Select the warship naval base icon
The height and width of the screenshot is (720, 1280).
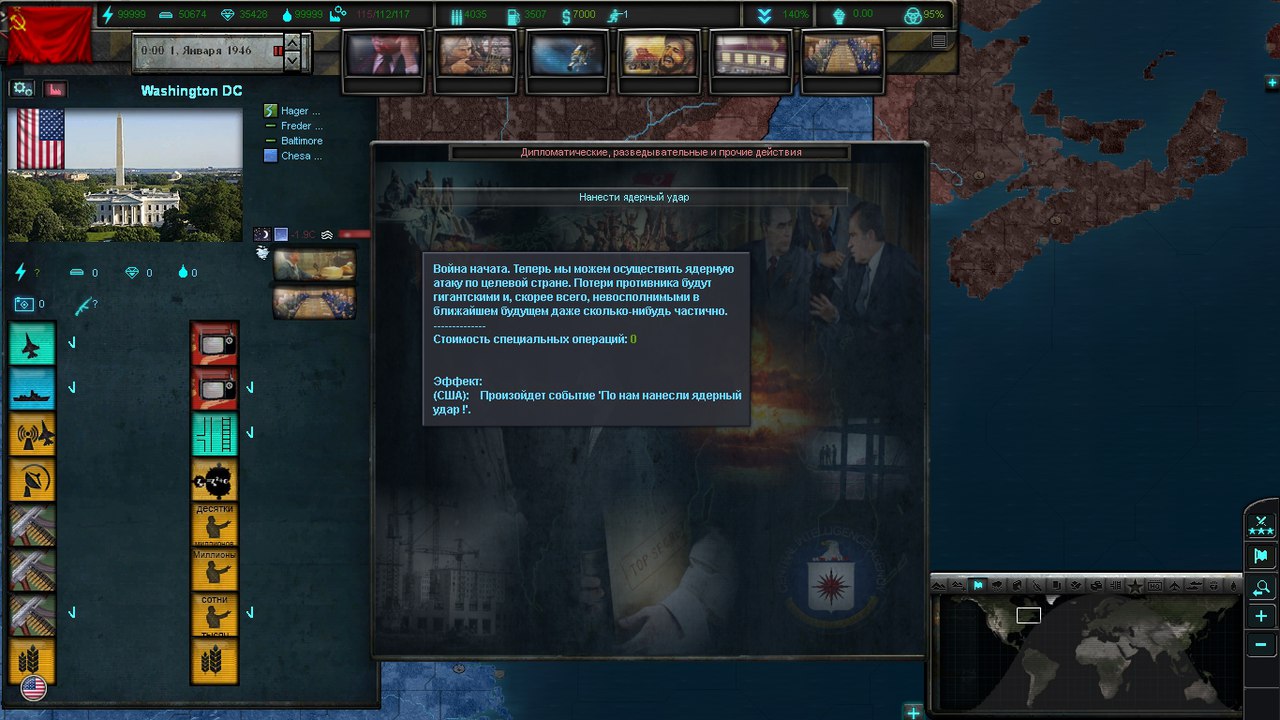[x=32, y=388]
